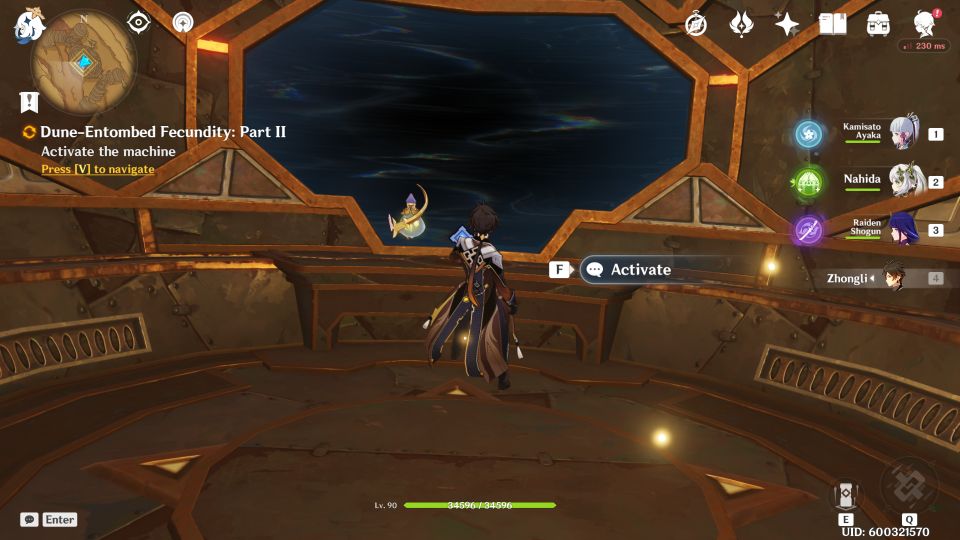Viewport: 960px width, 540px height.
Task: Open the circular minimap
Action: 84,62
